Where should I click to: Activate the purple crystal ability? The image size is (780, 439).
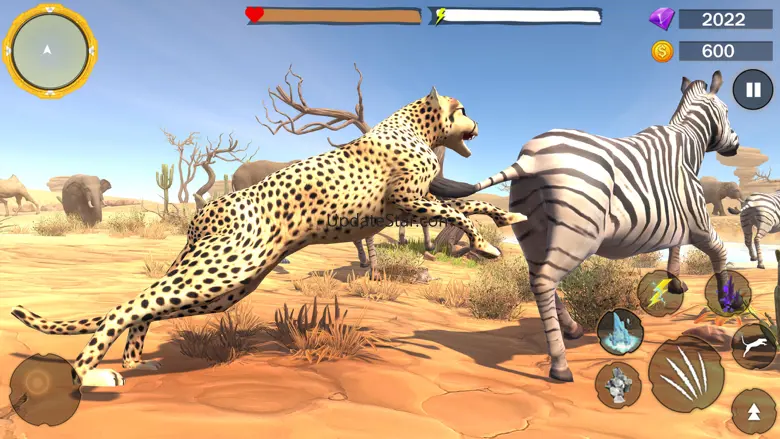click(727, 293)
